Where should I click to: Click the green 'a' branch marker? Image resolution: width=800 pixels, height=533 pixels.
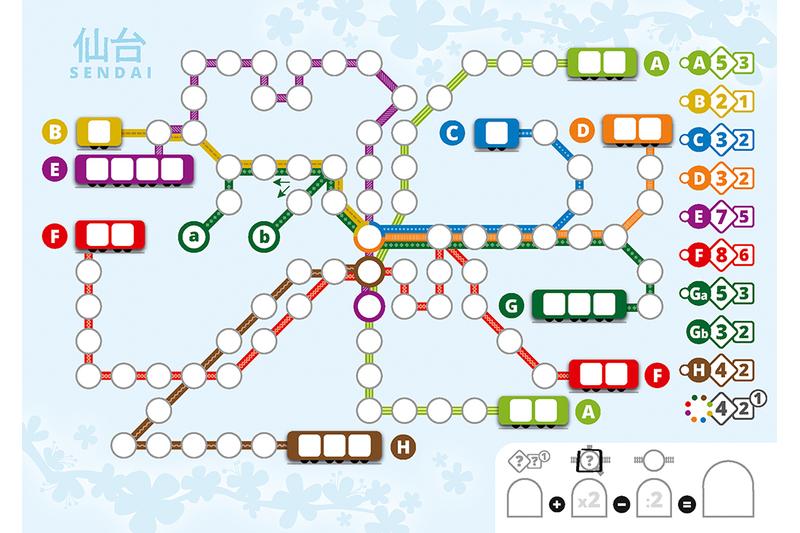coord(194,237)
